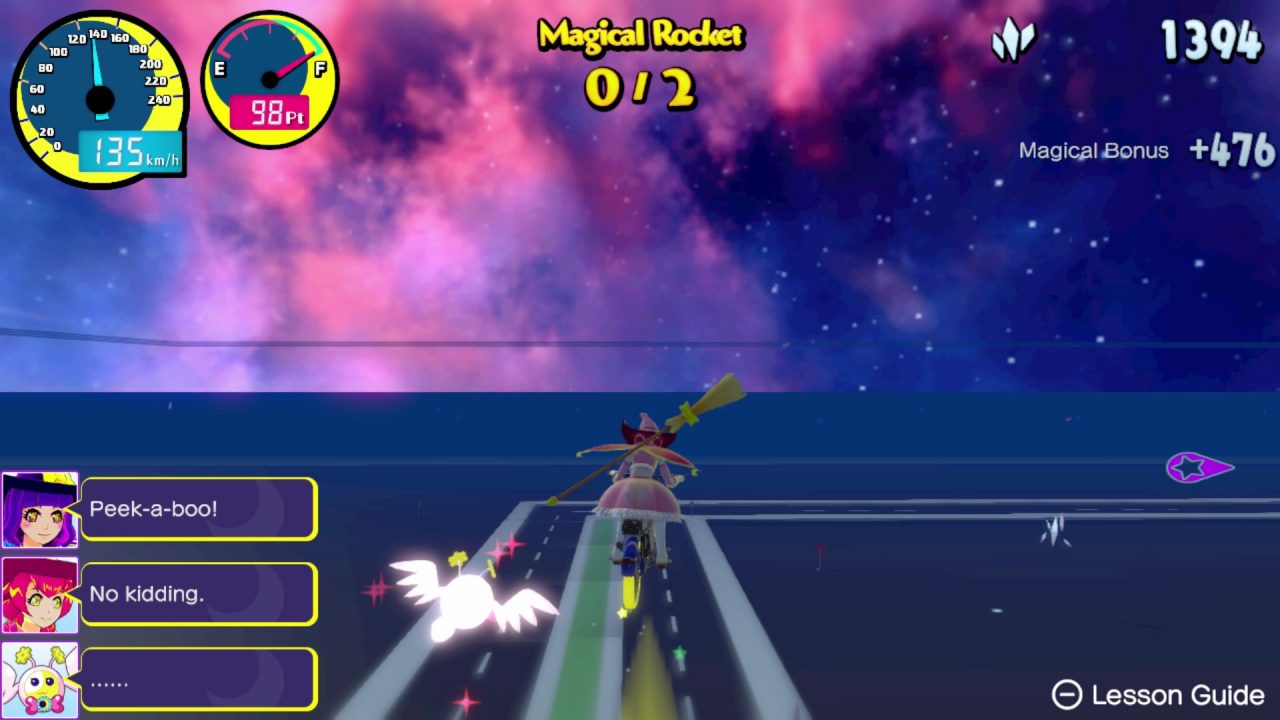Choose the white mascot creature portrait
Image resolution: width=1280 pixels, height=720 pixels.
pyautogui.click(x=40, y=680)
